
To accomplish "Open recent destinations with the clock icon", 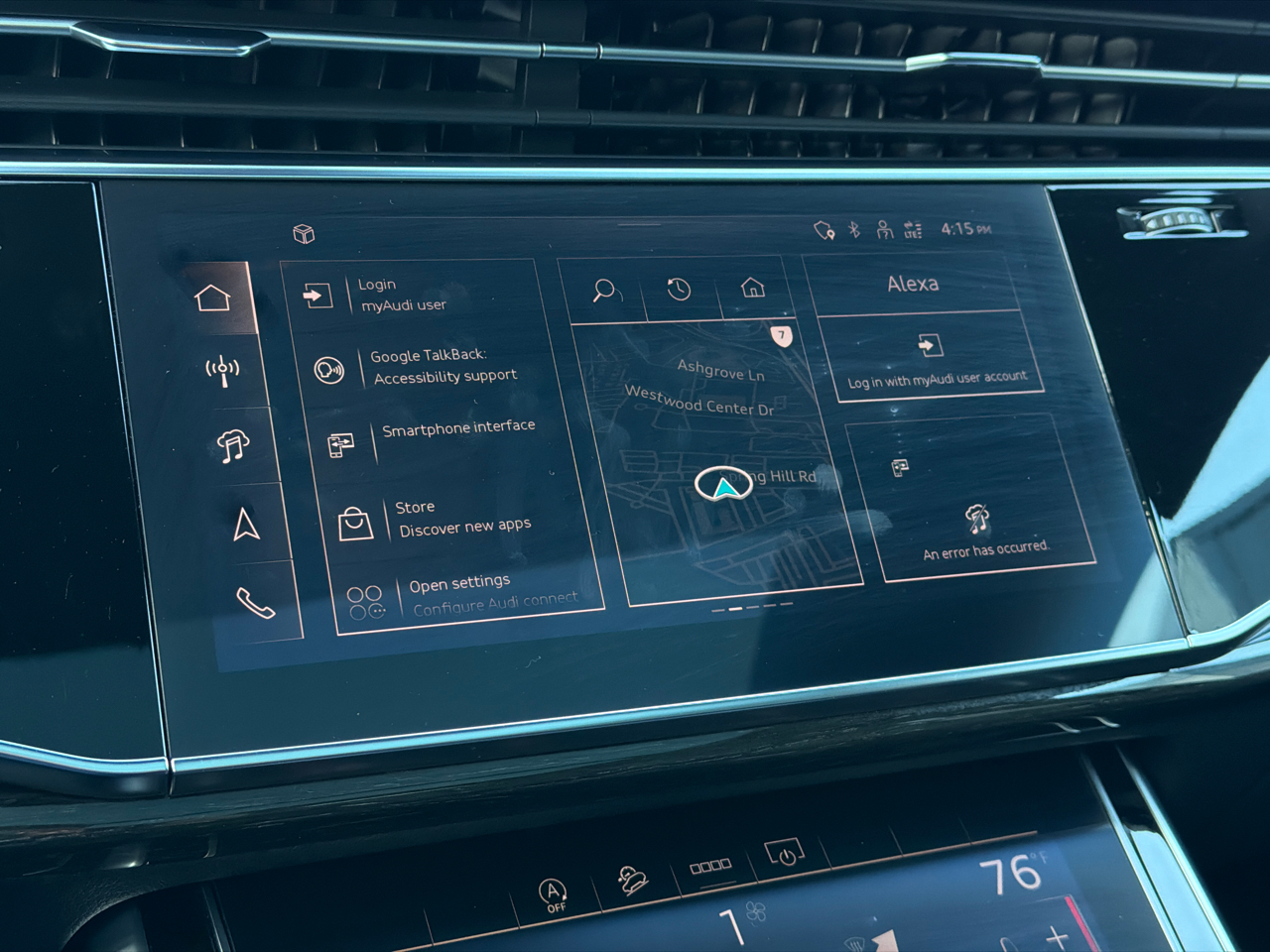I will 679,289.
